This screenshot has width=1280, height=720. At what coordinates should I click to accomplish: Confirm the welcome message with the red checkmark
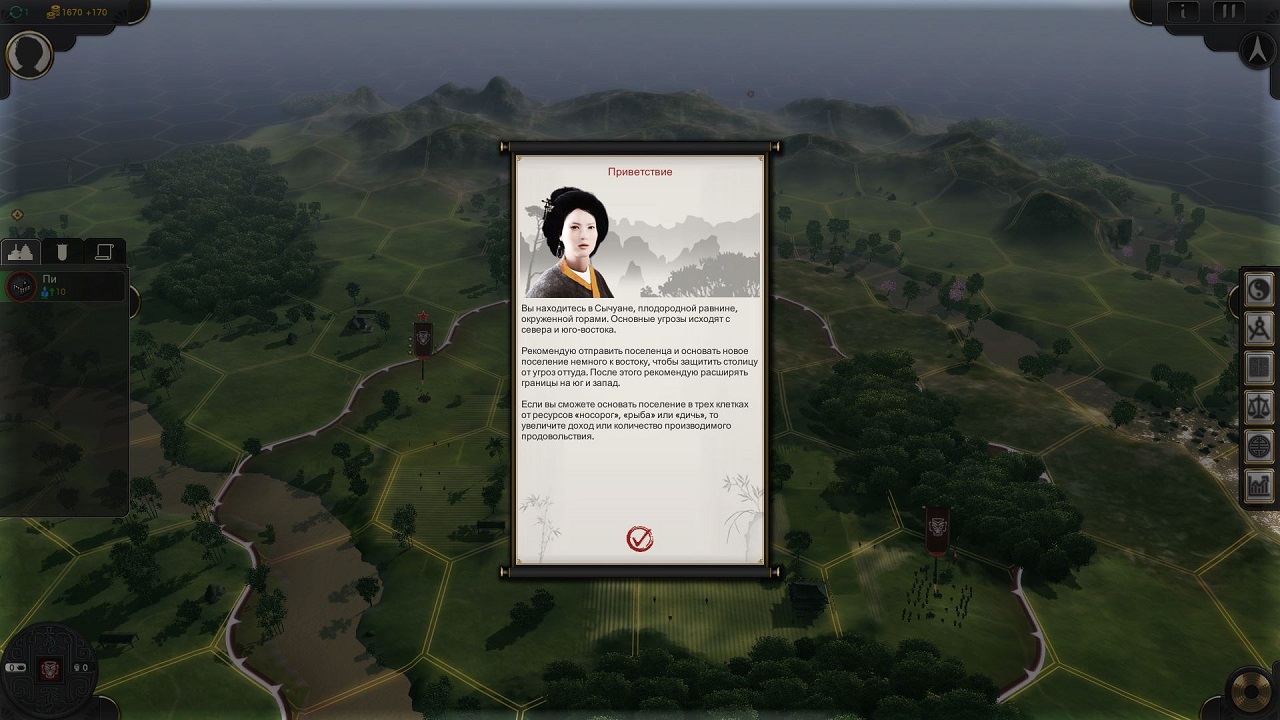pos(639,539)
